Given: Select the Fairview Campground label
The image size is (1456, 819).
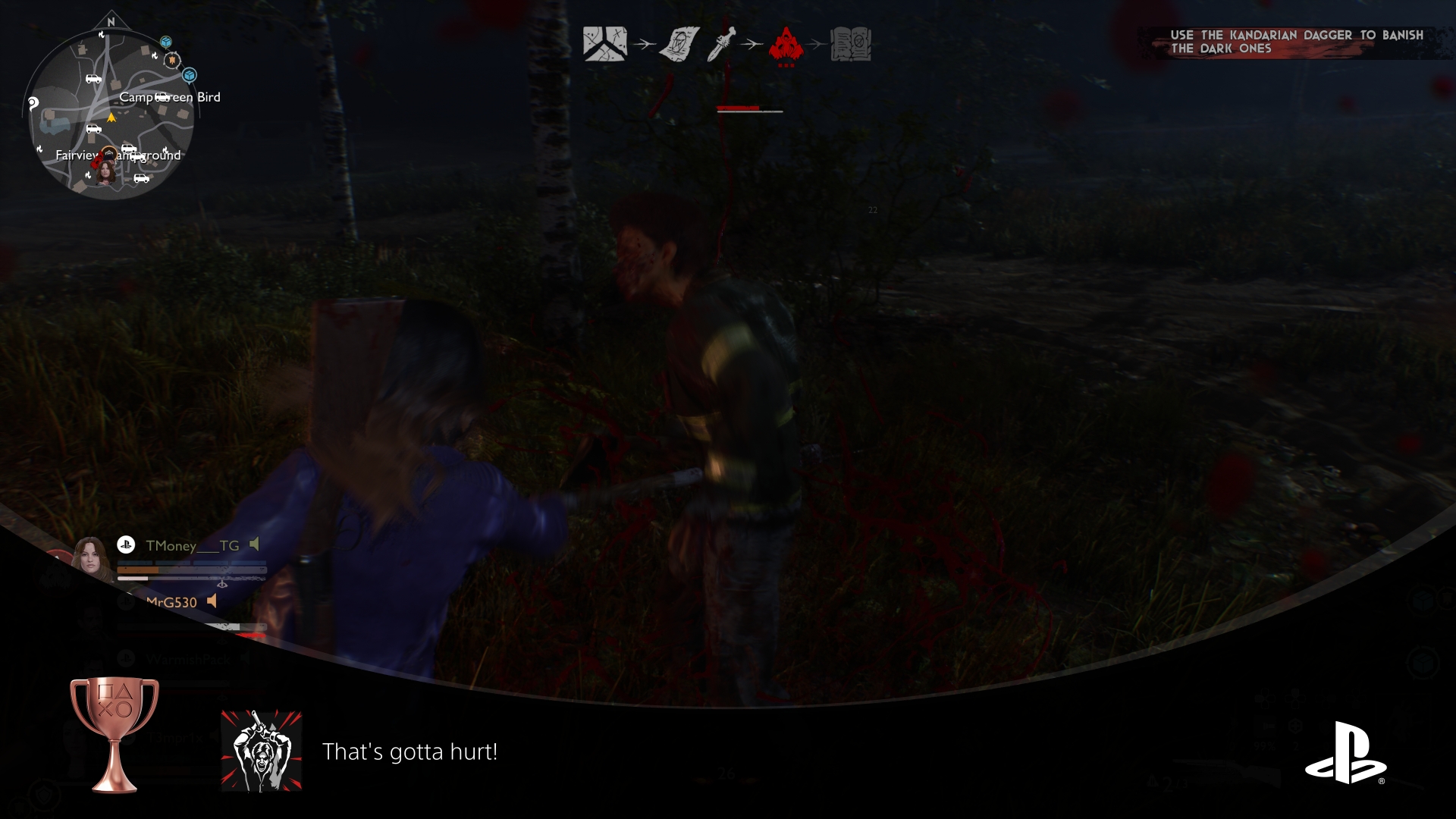Looking at the screenshot, I should pos(118,155).
